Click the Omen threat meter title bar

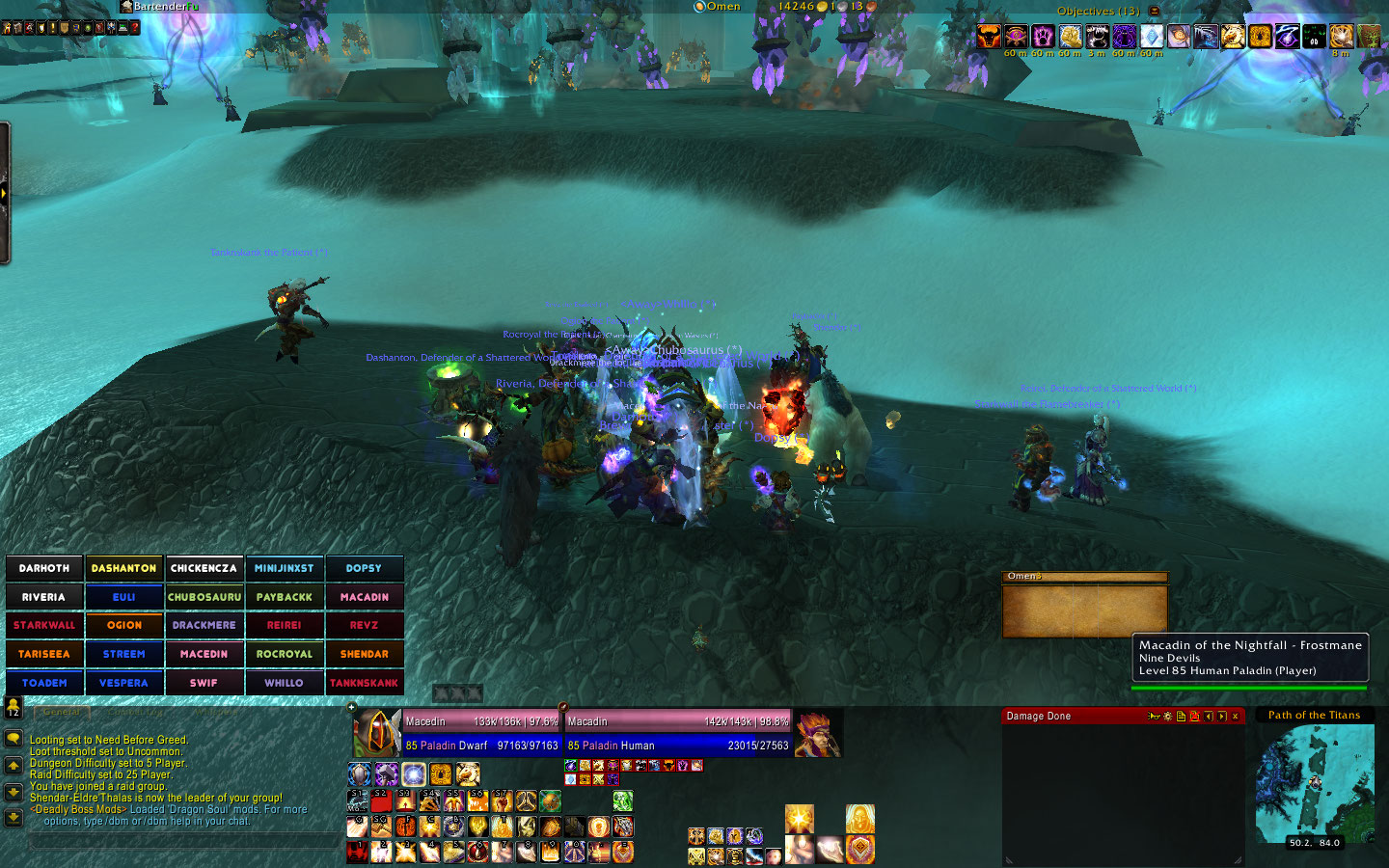pyautogui.click(x=1084, y=577)
